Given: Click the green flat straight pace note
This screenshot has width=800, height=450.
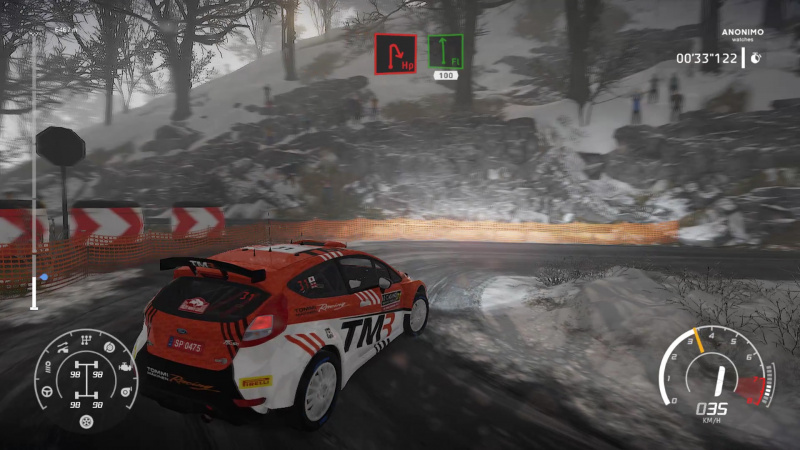Looking at the screenshot, I should pyautogui.click(x=446, y=51).
